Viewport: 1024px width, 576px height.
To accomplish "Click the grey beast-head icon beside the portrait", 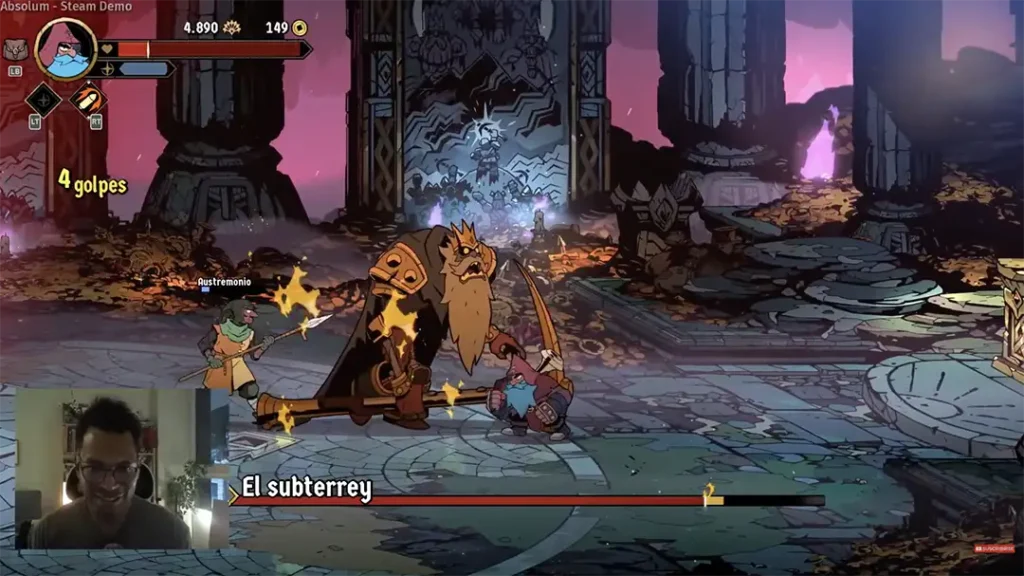I will tap(15, 49).
